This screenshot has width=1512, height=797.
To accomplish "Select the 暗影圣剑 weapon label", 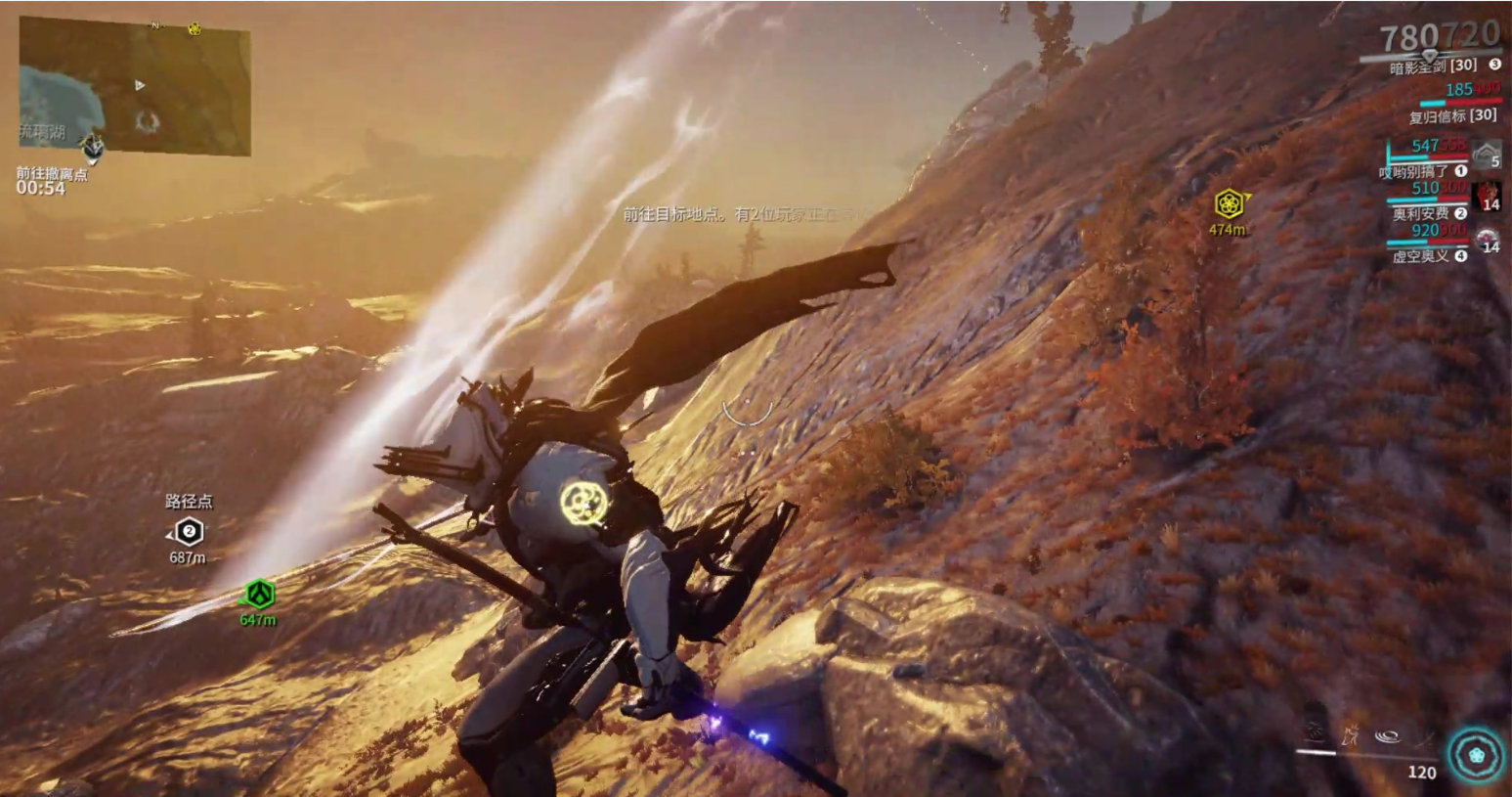I will 1433,66.
